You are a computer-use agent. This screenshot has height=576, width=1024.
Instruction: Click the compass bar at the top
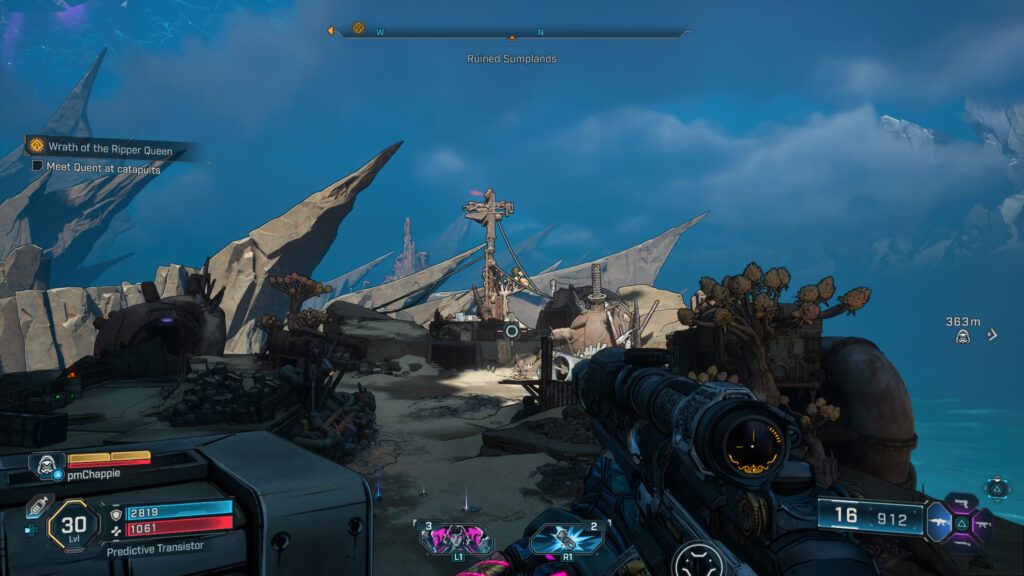coord(512,32)
